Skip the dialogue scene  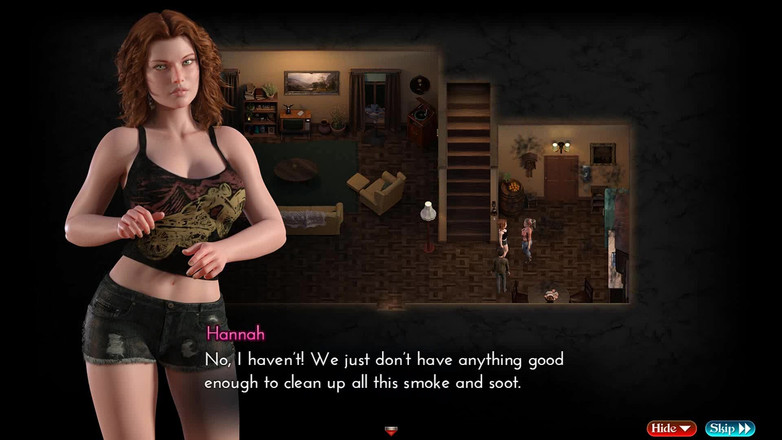730,428
